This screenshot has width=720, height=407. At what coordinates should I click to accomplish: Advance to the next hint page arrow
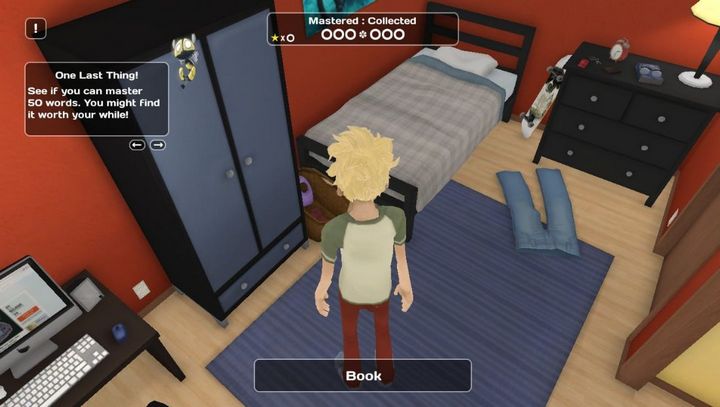pyautogui.click(x=158, y=145)
